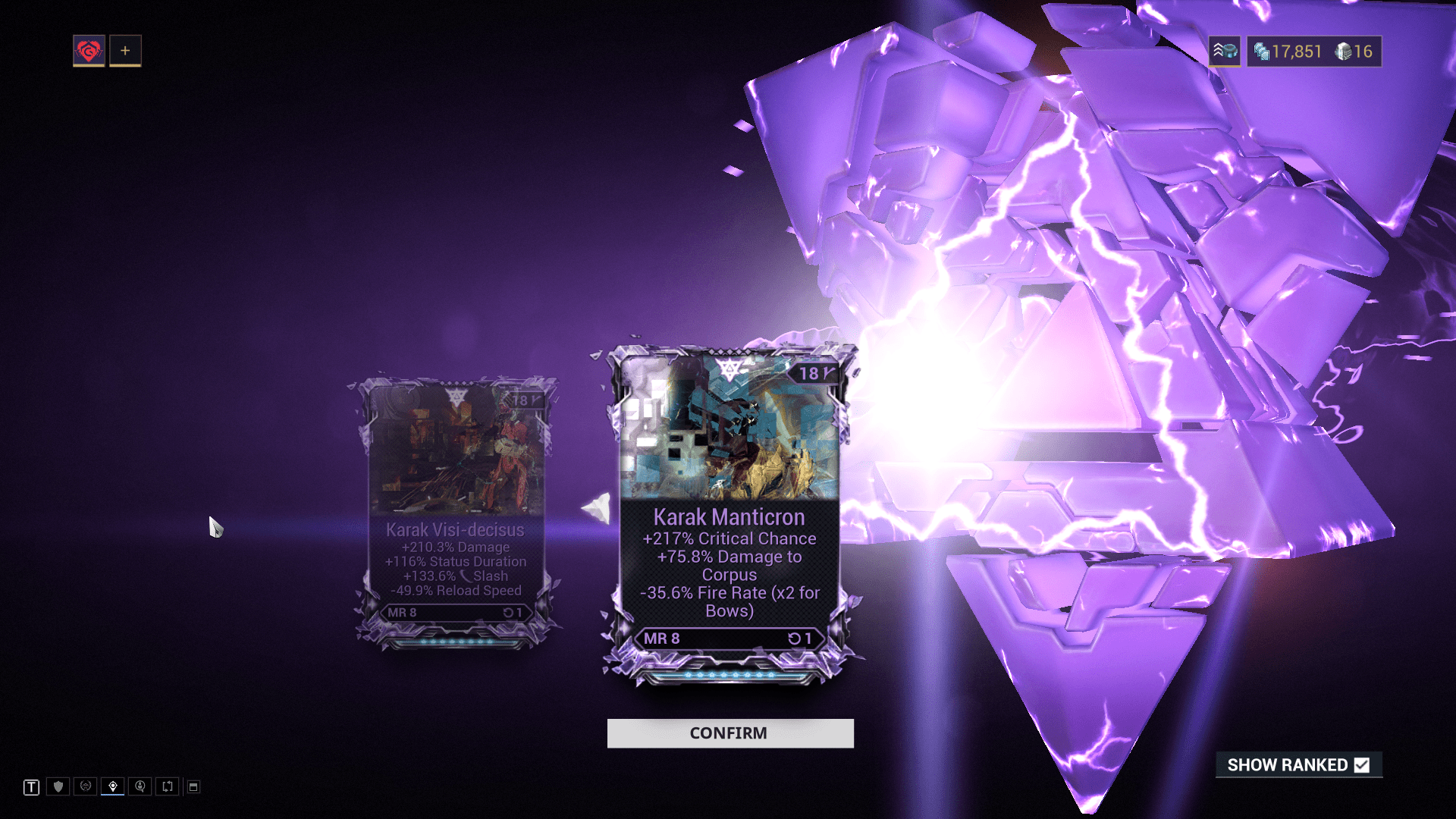
Task: Click the window panel icon at bottom toolbar end
Action: click(x=194, y=786)
